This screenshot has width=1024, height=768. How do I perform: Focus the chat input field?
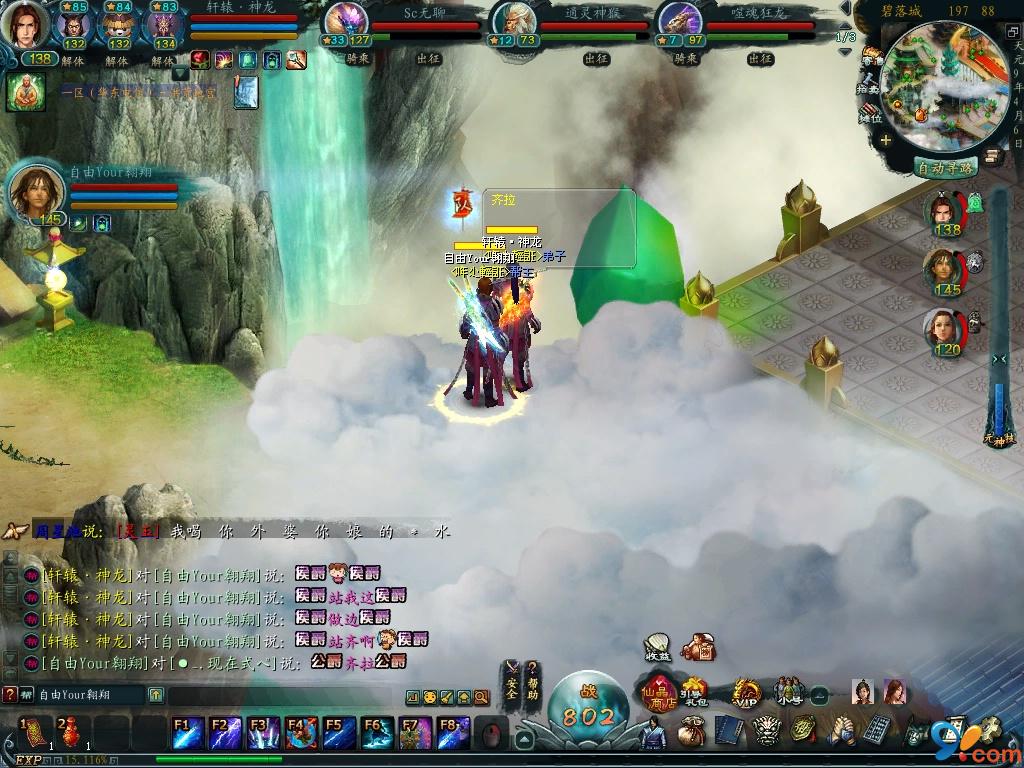tap(280, 696)
